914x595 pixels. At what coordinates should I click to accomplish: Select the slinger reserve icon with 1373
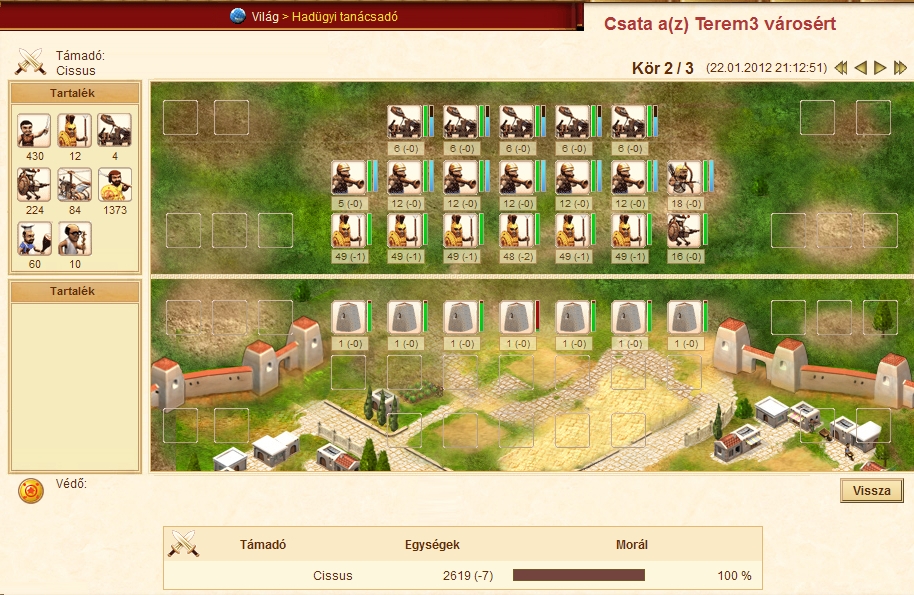(115, 185)
